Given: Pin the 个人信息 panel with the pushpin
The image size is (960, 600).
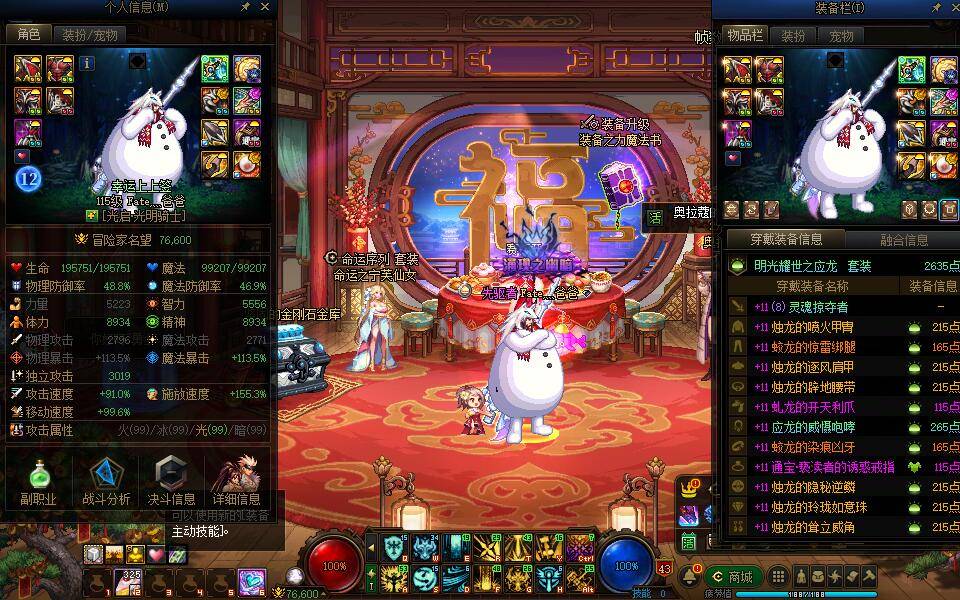Looking at the screenshot, I should point(246,7).
